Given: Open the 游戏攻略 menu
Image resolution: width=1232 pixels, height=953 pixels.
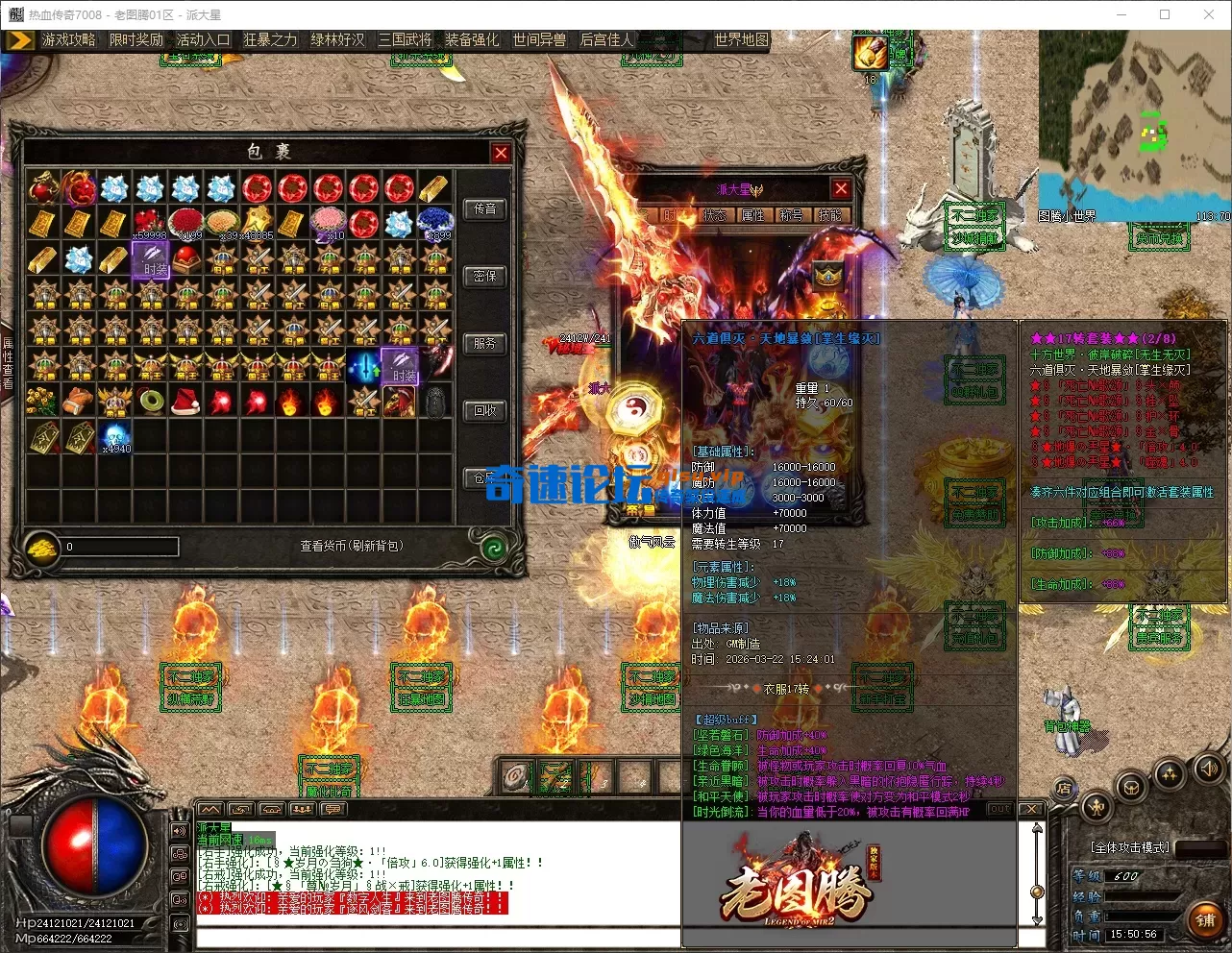Looking at the screenshot, I should click(x=68, y=39).
